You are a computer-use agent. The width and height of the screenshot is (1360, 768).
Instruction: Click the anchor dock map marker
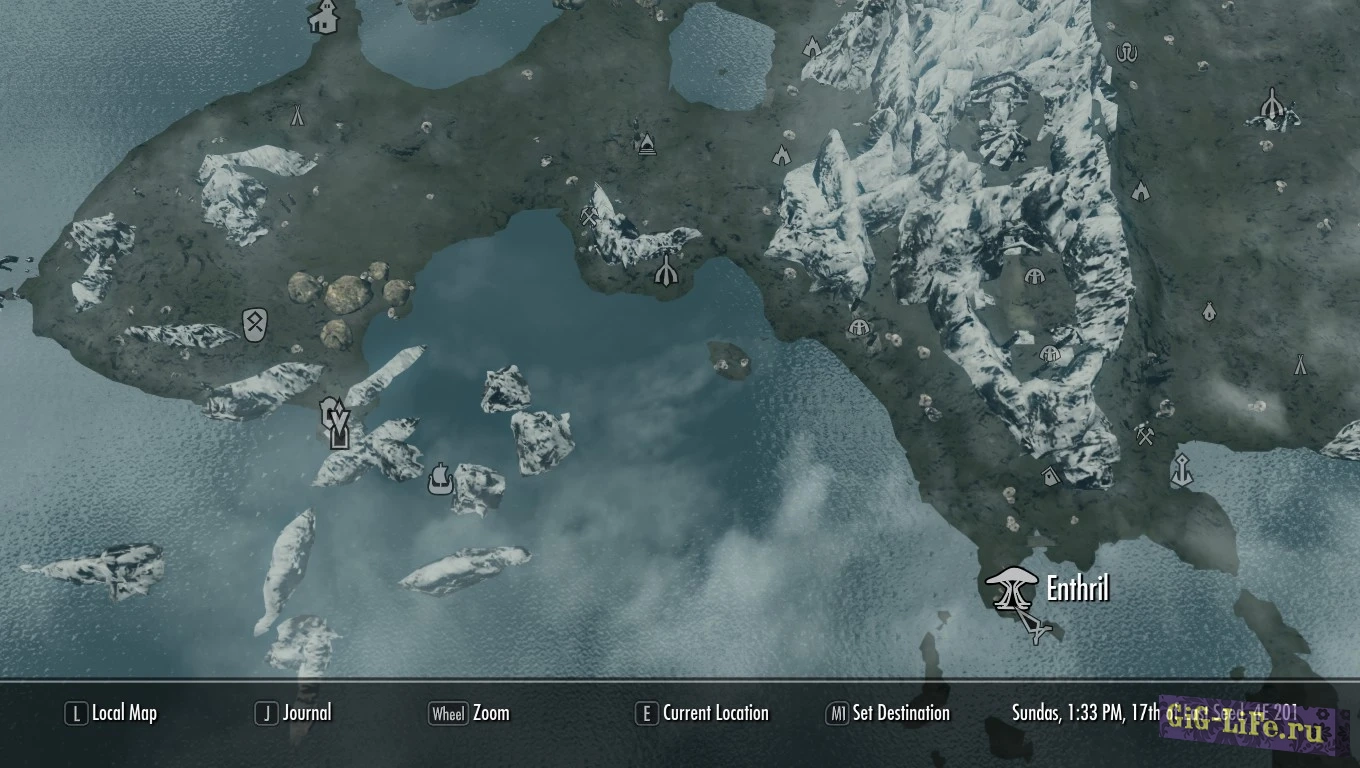(x=1181, y=469)
